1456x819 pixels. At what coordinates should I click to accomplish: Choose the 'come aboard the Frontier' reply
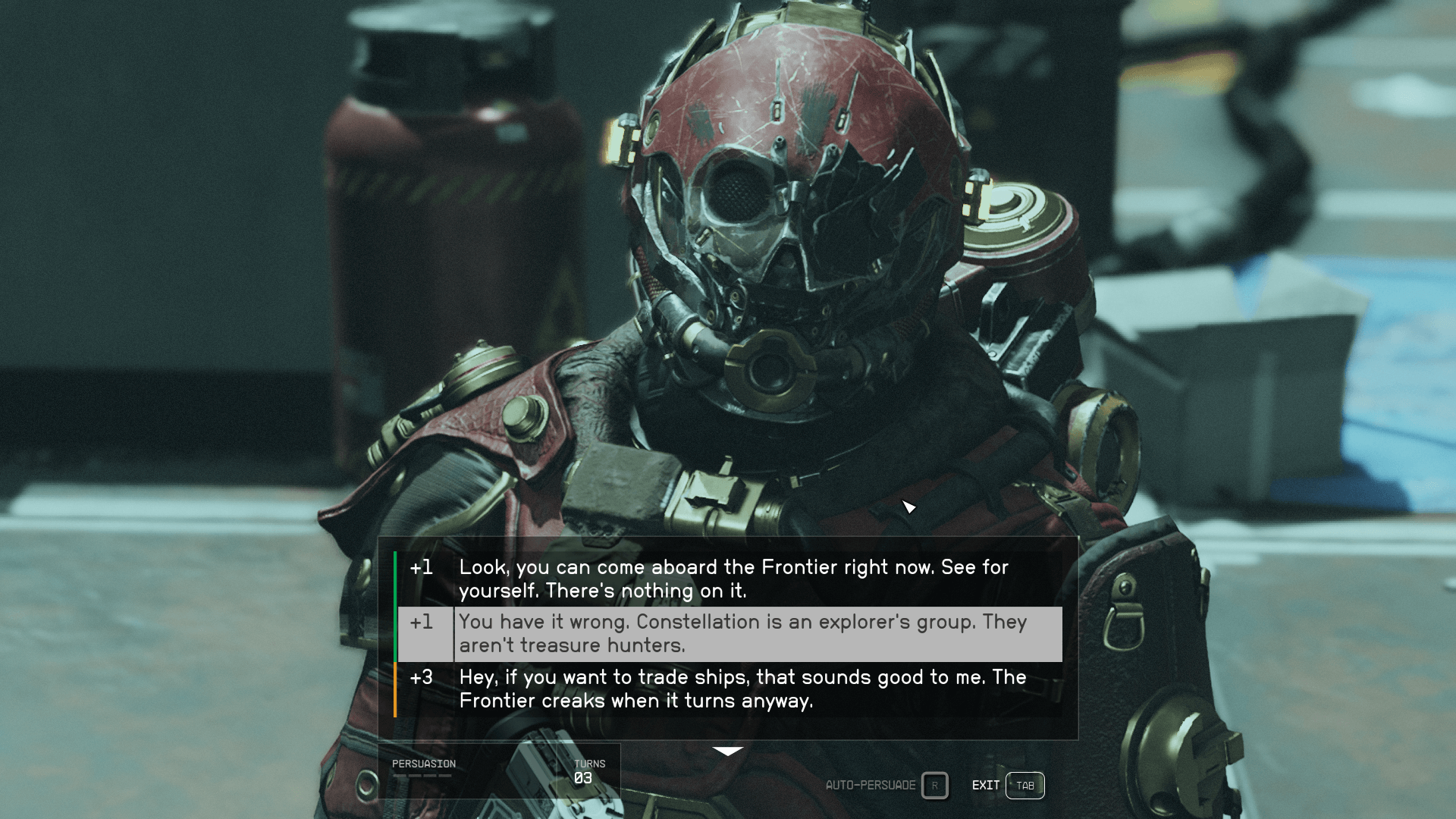click(x=733, y=579)
